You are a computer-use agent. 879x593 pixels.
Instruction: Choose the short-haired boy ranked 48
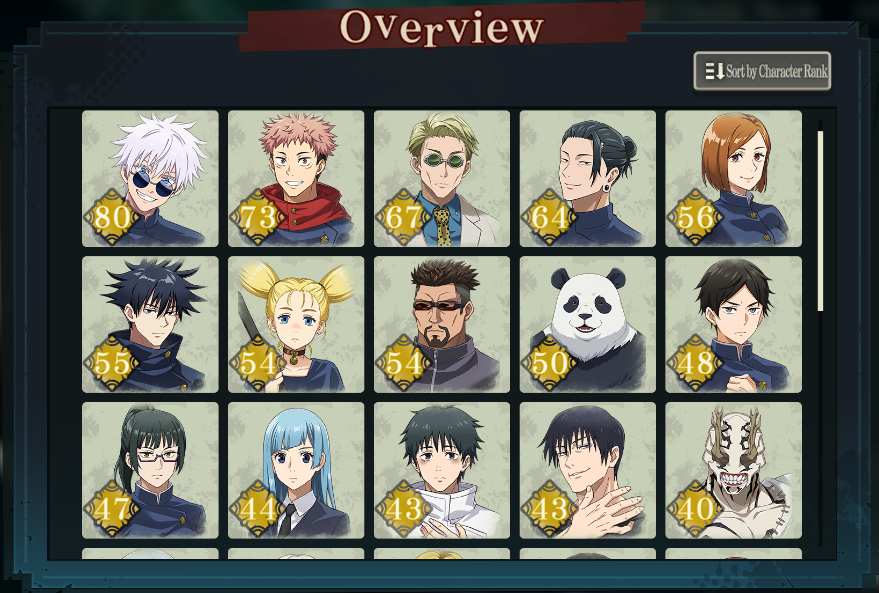point(733,324)
